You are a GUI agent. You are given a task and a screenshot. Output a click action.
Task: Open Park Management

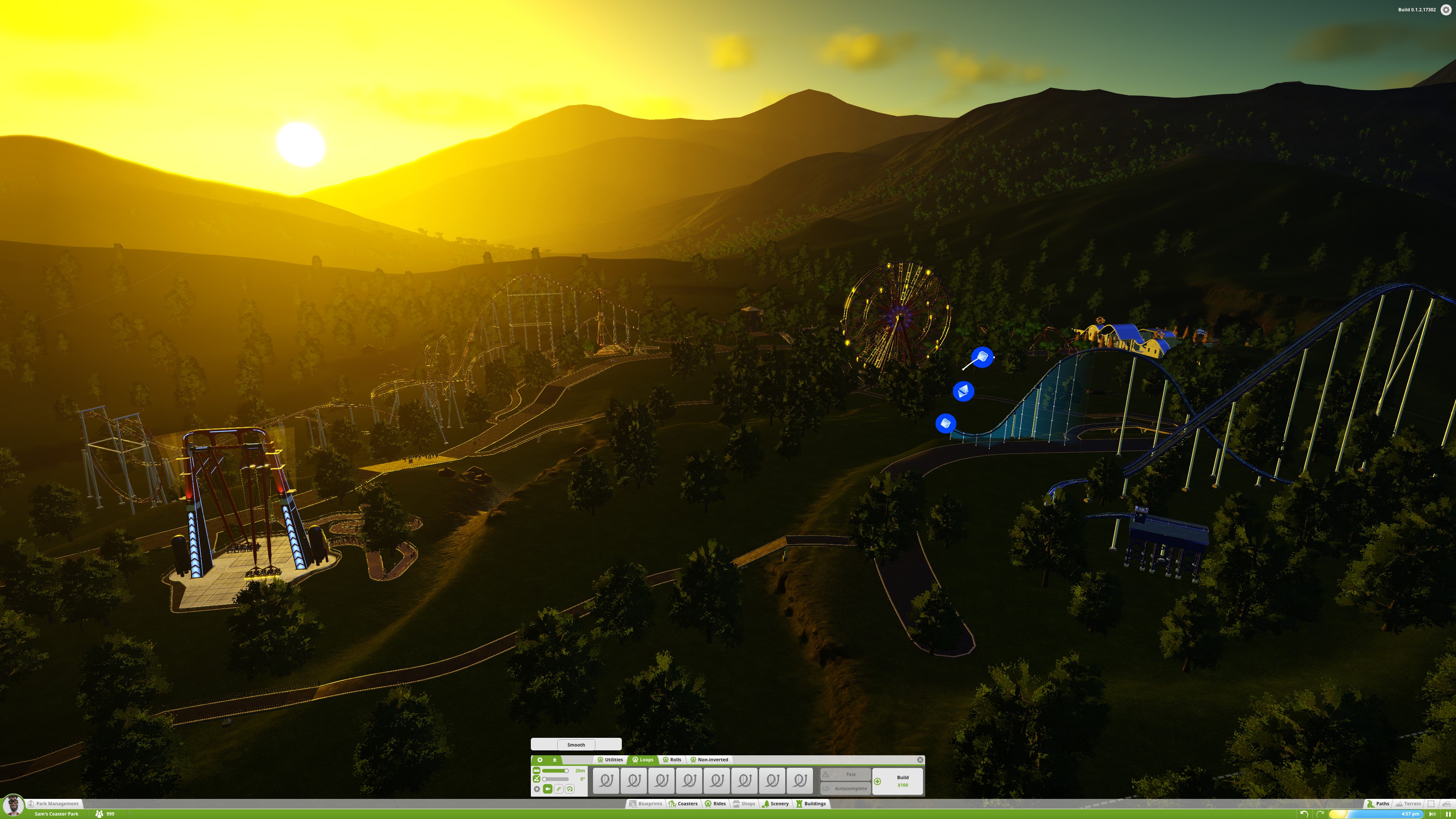point(56,803)
